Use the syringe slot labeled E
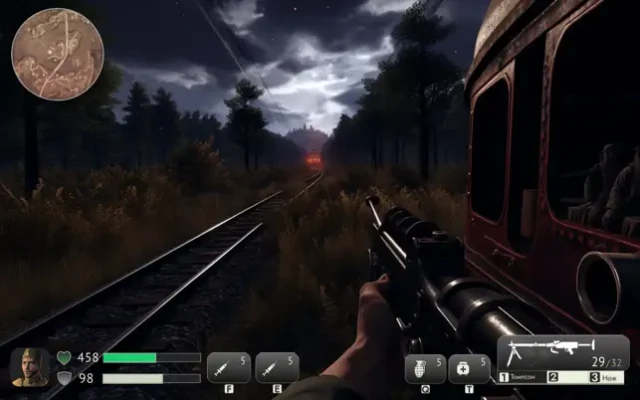 click(x=277, y=367)
